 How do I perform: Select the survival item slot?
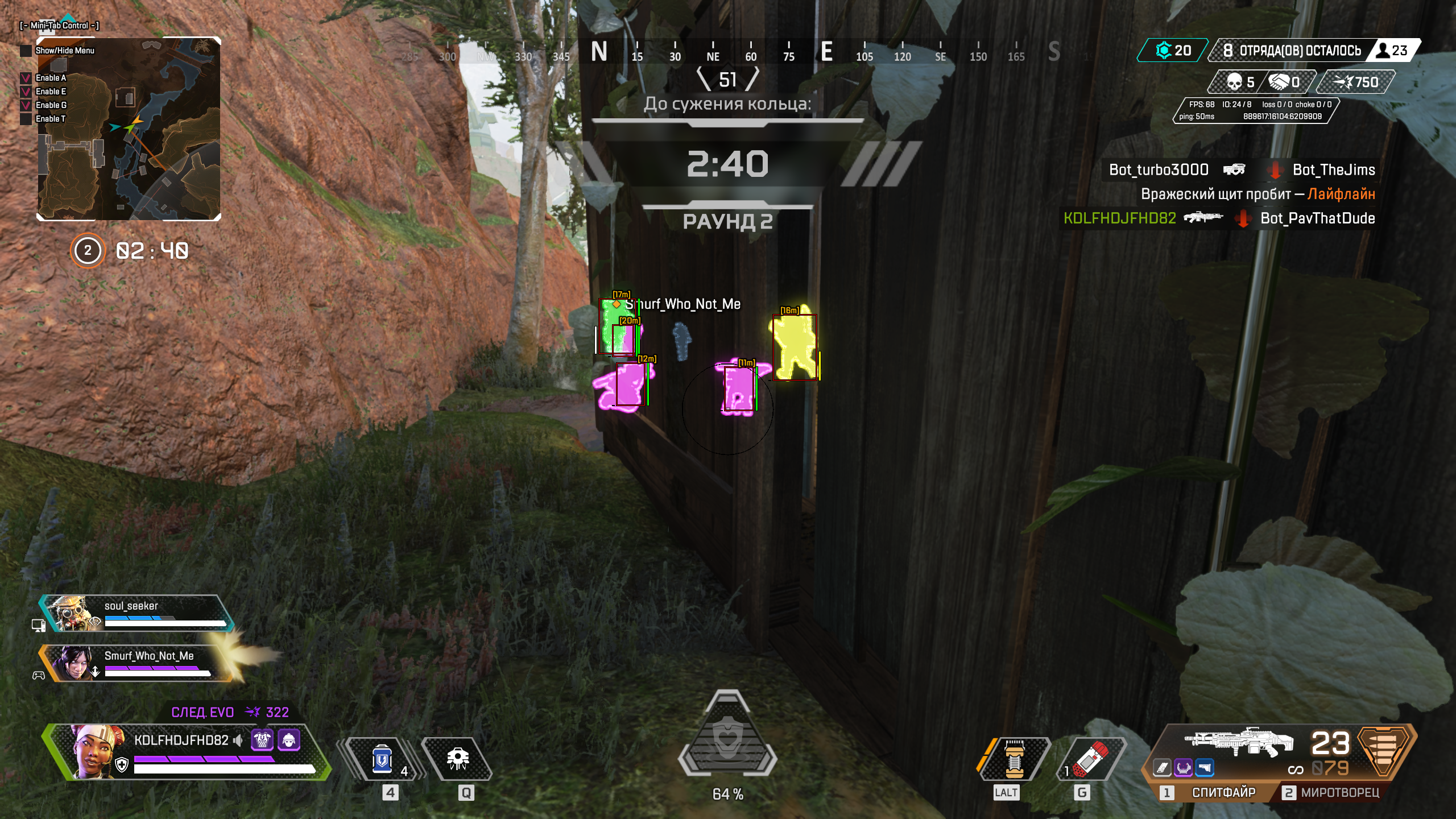click(1014, 759)
